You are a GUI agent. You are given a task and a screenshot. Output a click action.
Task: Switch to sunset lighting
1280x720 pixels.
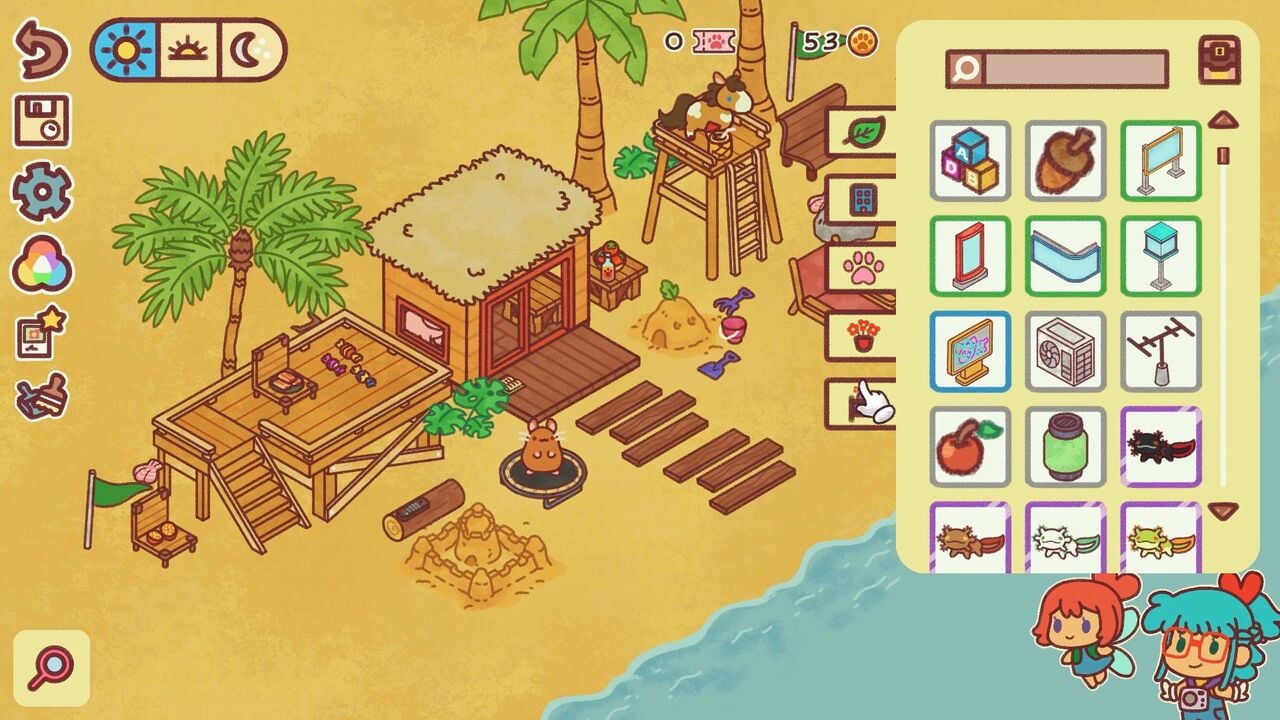pos(188,49)
